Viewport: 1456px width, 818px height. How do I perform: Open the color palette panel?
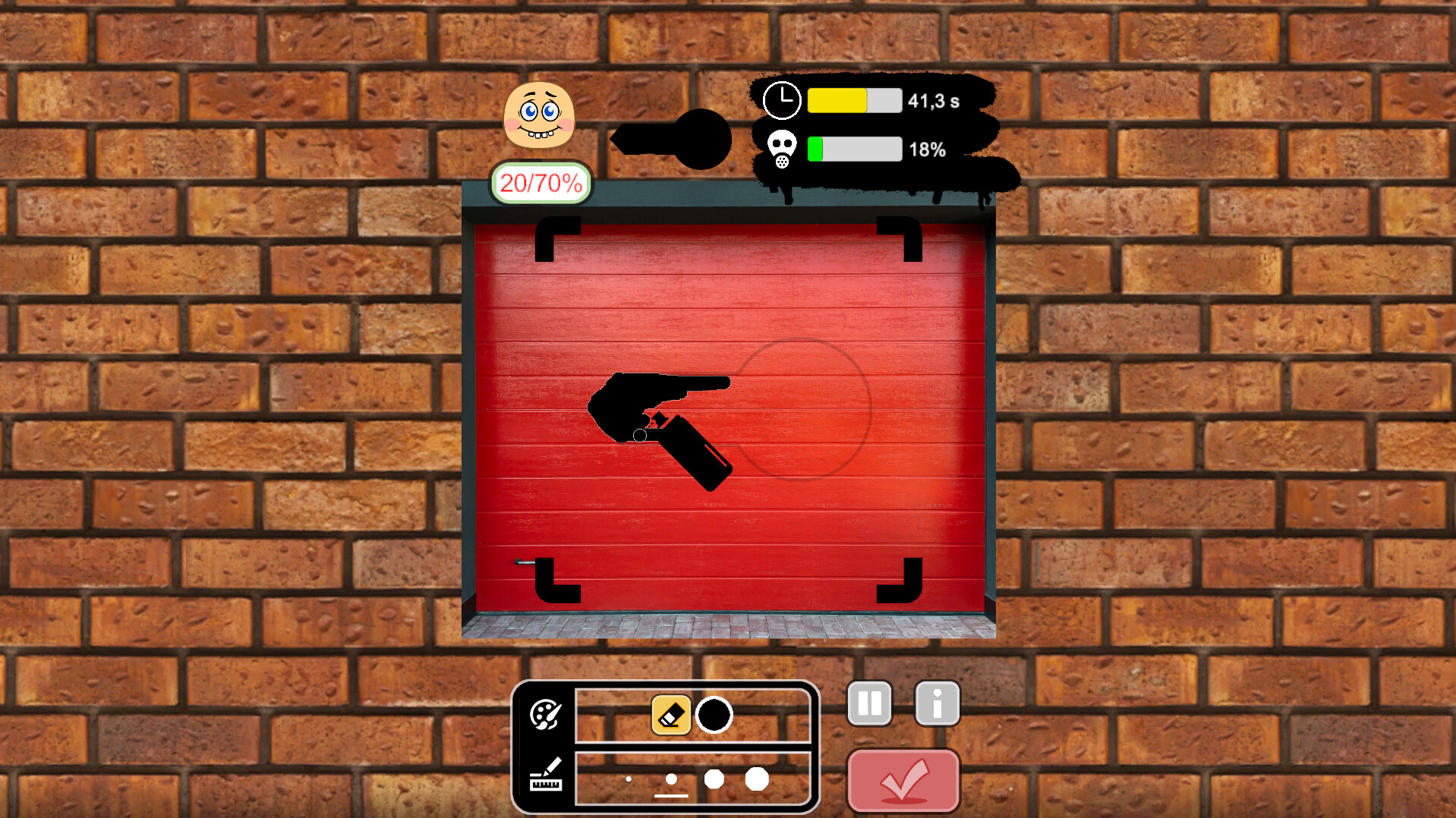546,714
